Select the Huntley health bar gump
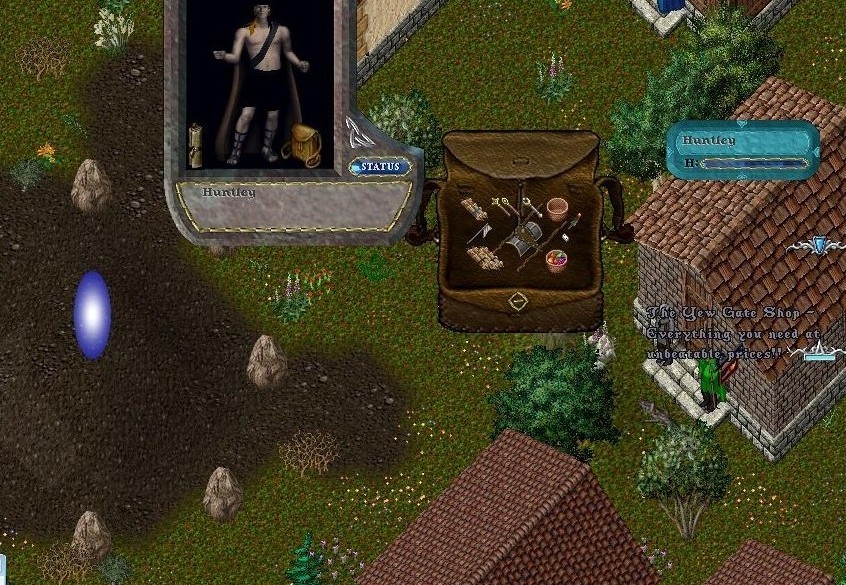Viewport: 846px width, 585px height. 743,150
